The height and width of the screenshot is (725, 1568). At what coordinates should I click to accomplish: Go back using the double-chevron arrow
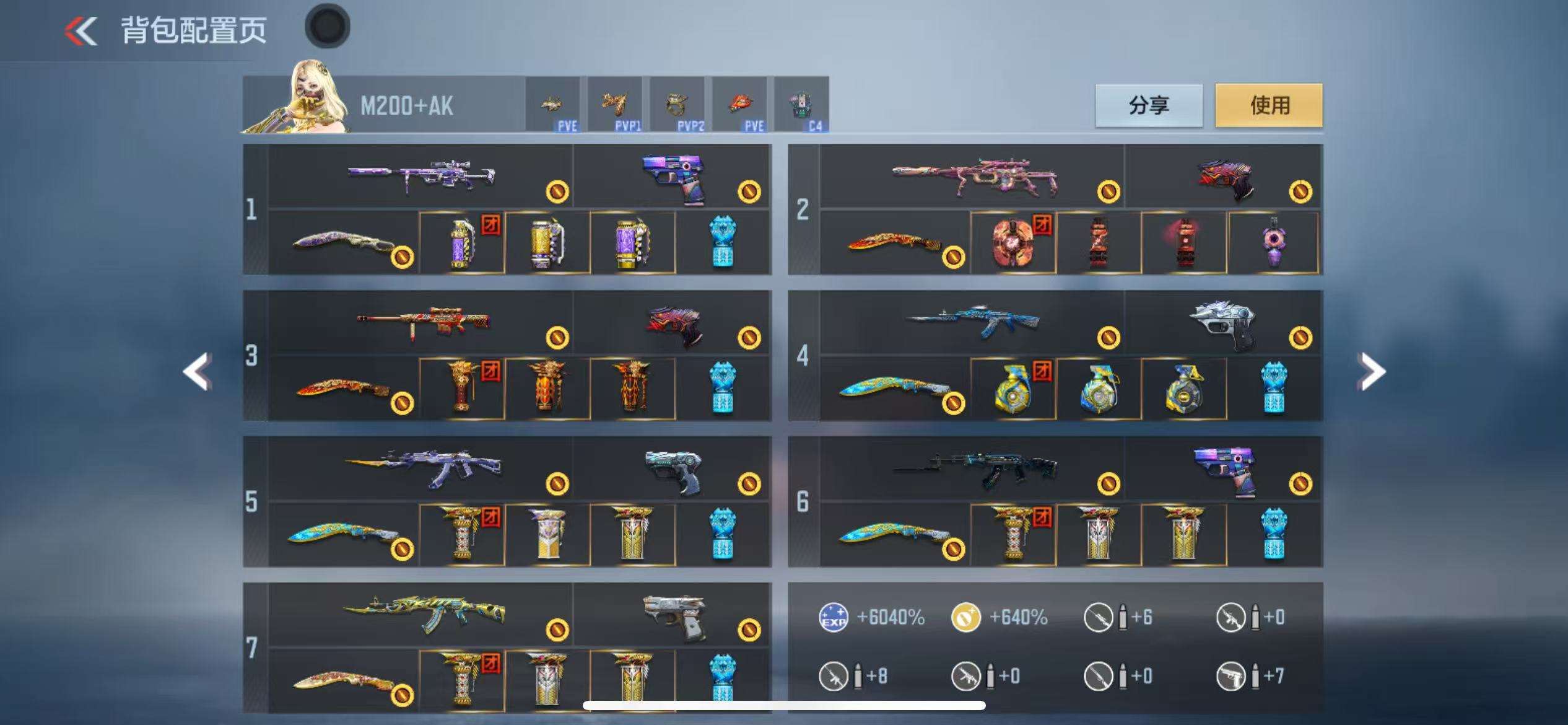click(82, 31)
